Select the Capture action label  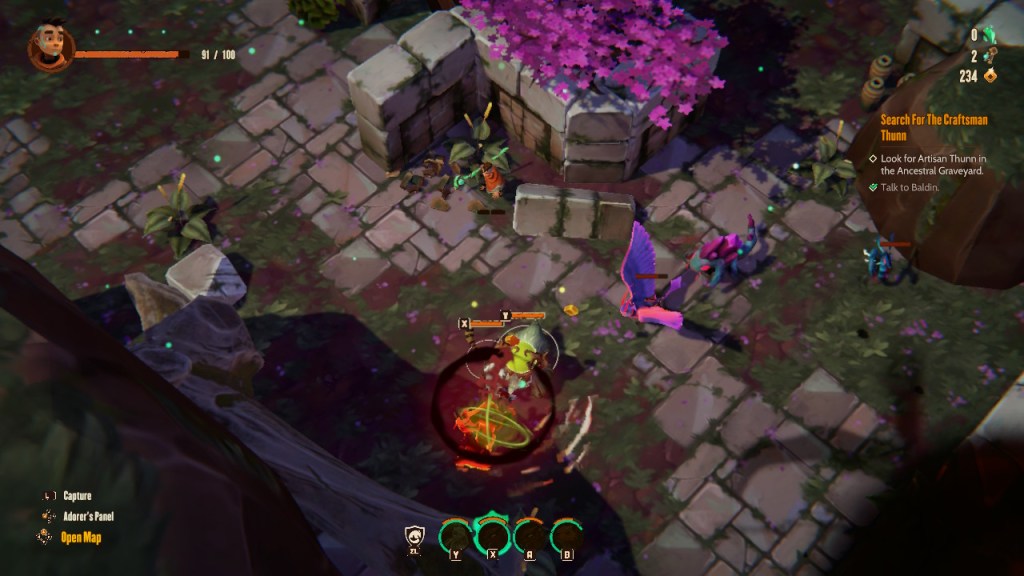pyautogui.click(x=77, y=496)
